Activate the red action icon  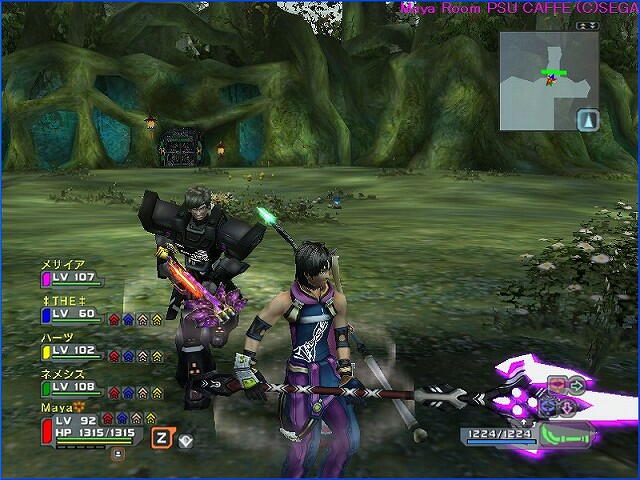coord(556,383)
